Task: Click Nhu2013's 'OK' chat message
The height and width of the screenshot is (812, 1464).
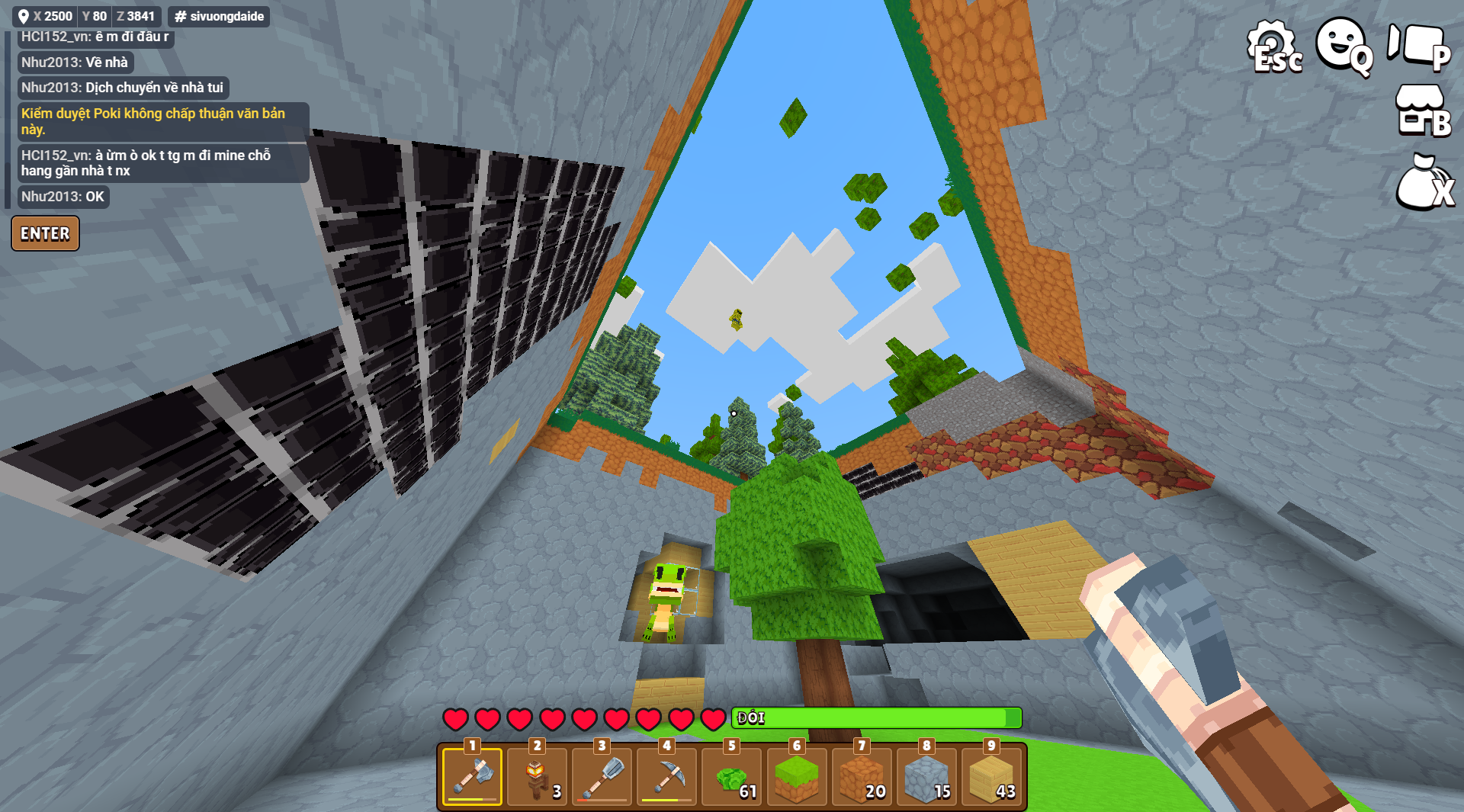Action: pyautogui.click(x=63, y=197)
